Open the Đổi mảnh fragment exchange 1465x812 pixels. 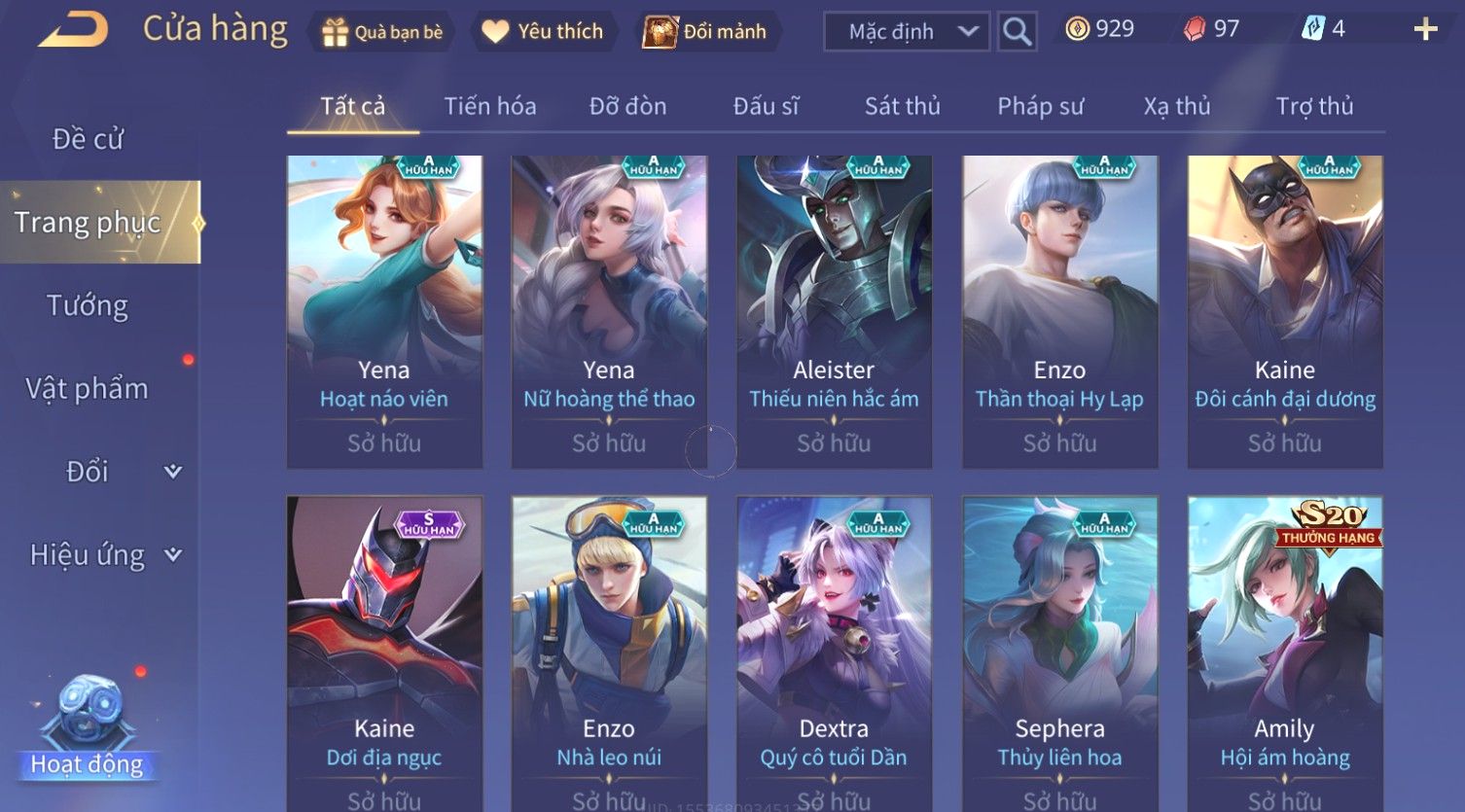pos(705,32)
